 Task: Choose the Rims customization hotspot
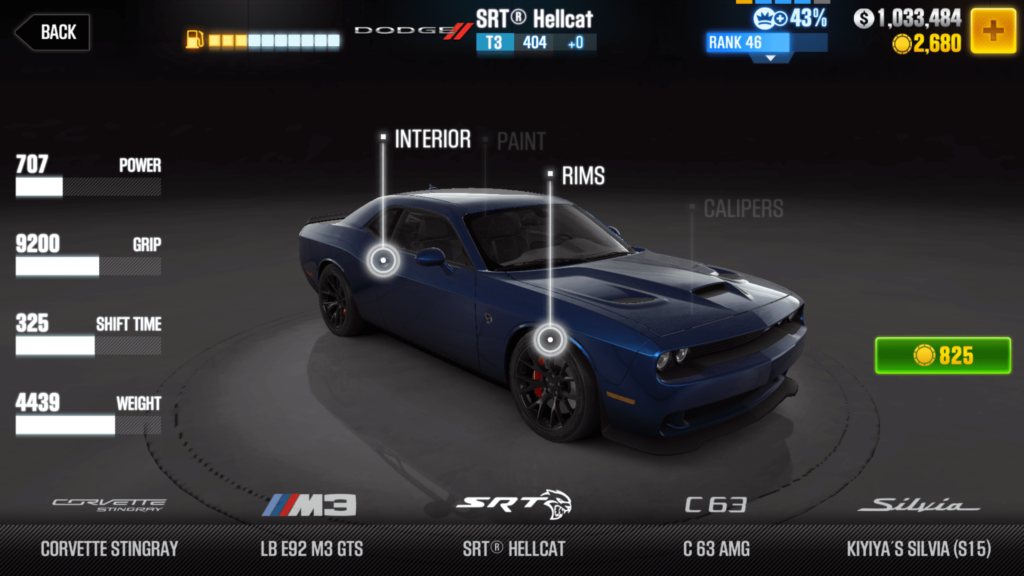(x=548, y=340)
